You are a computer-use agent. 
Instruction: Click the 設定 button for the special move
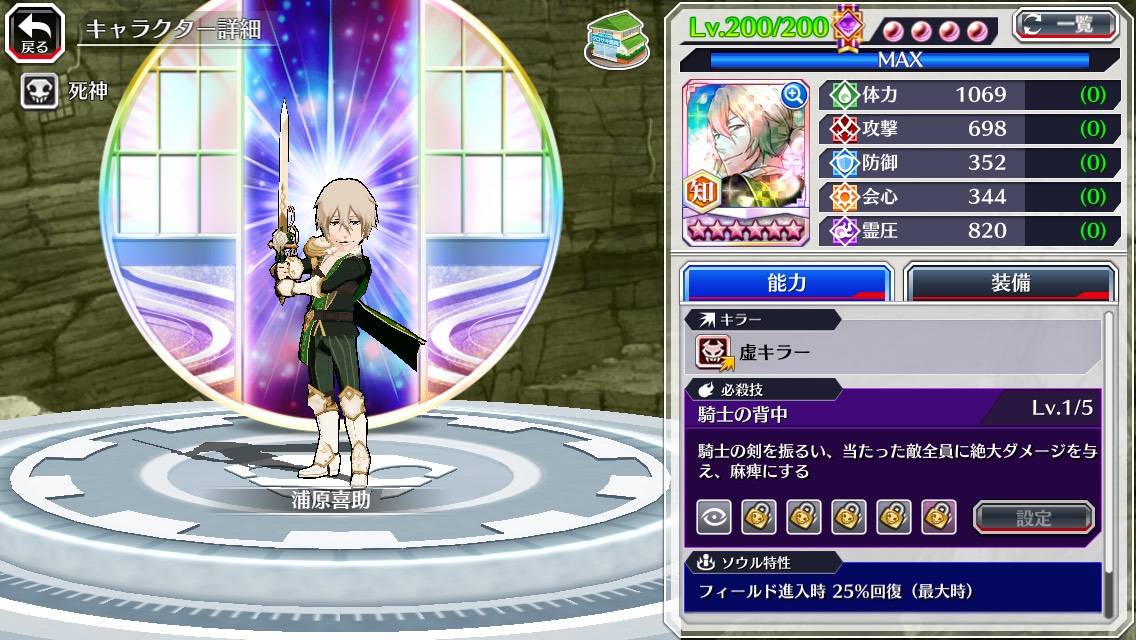[1033, 517]
